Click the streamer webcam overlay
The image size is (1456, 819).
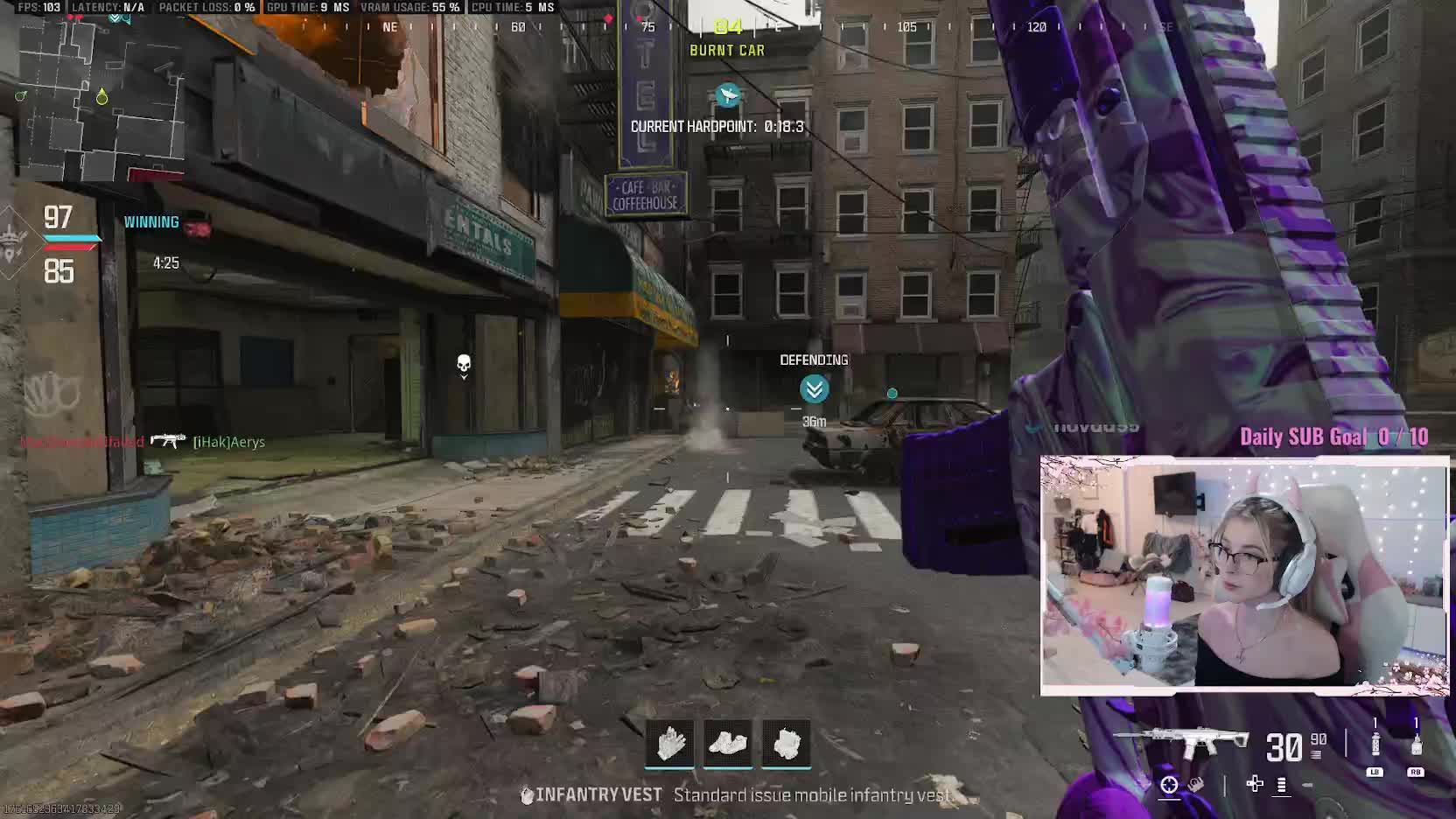[x=1243, y=576]
